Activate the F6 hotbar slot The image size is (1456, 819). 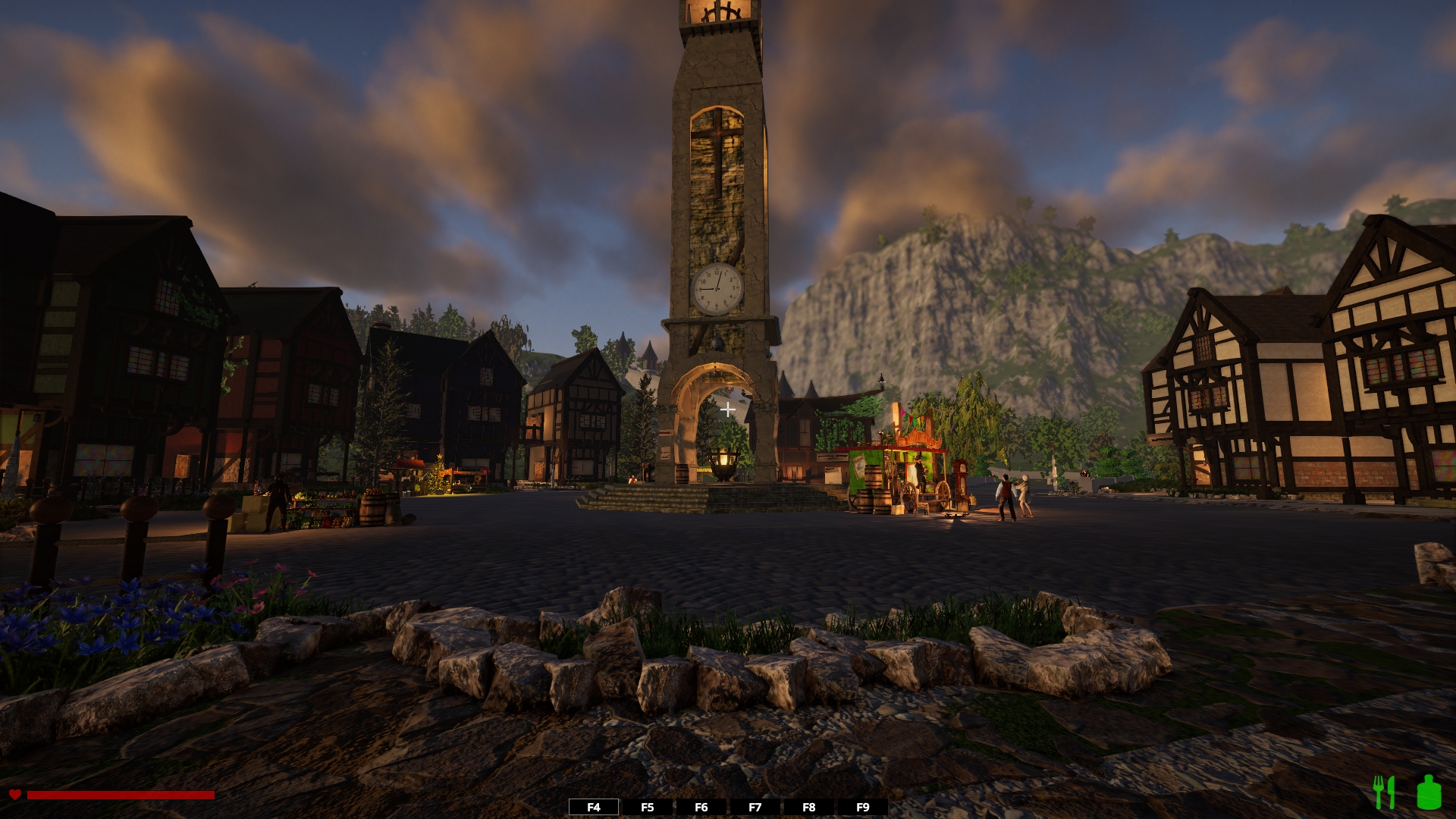(x=701, y=807)
